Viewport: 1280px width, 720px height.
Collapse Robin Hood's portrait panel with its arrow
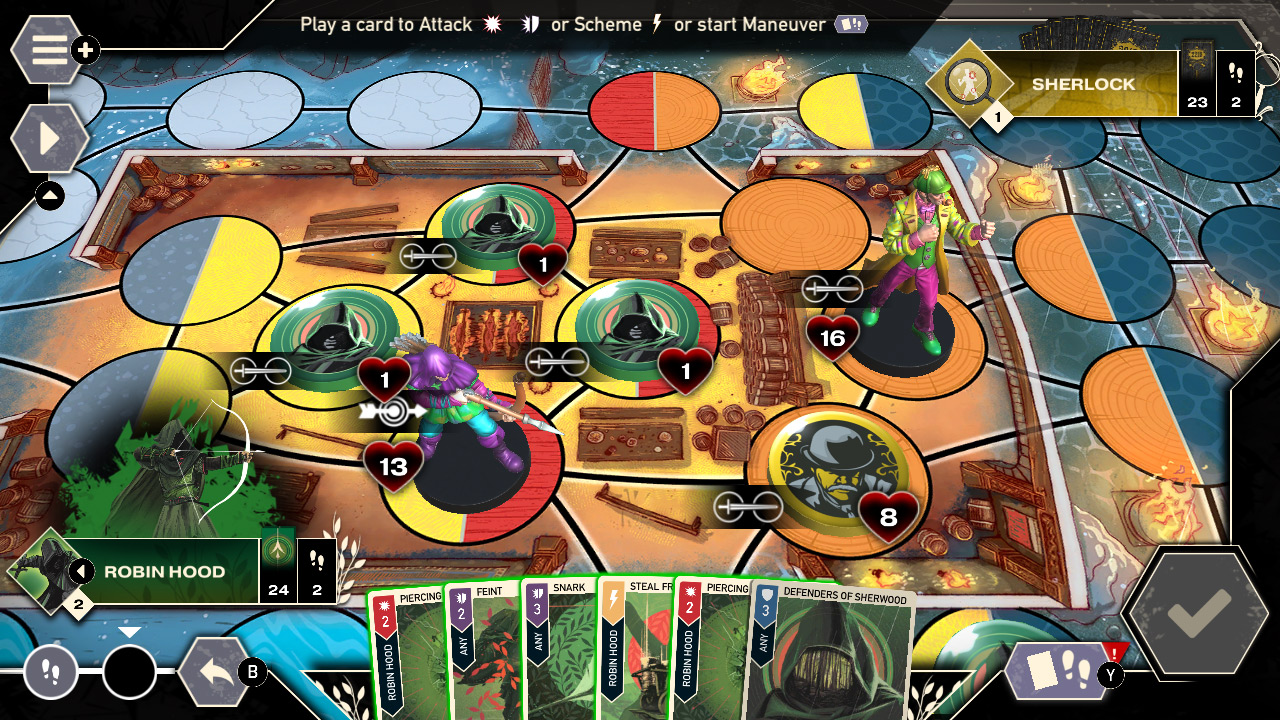coord(80,572)
